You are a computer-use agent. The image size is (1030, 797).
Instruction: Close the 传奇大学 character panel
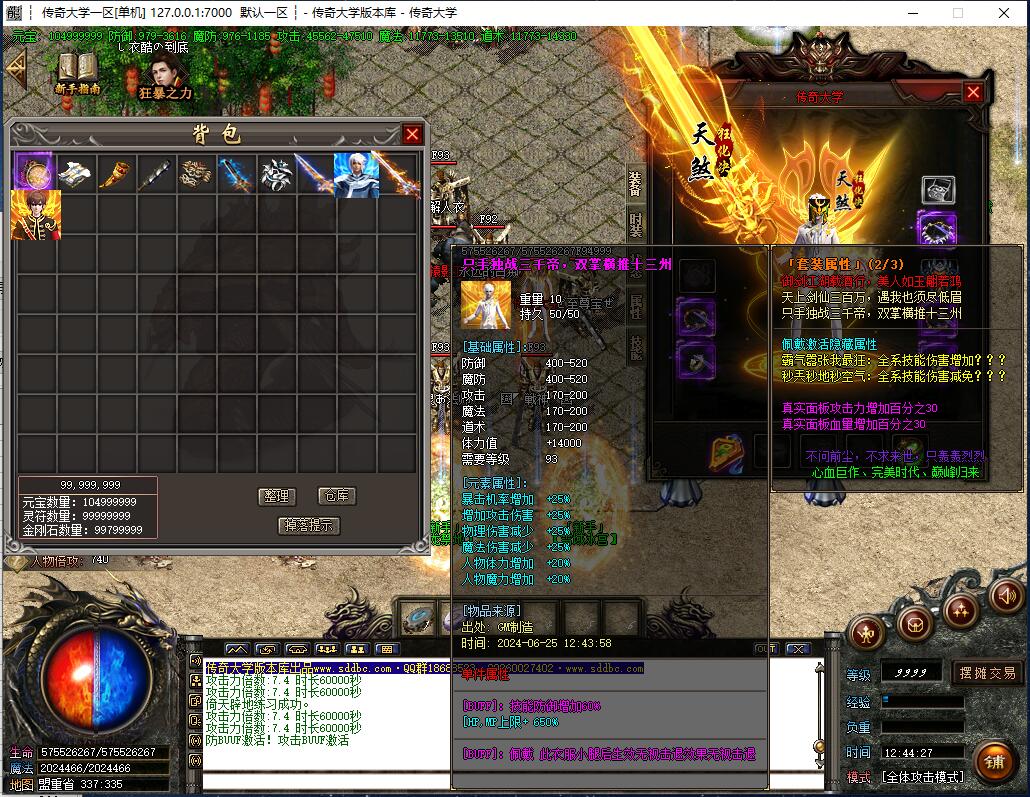point(973,92)
